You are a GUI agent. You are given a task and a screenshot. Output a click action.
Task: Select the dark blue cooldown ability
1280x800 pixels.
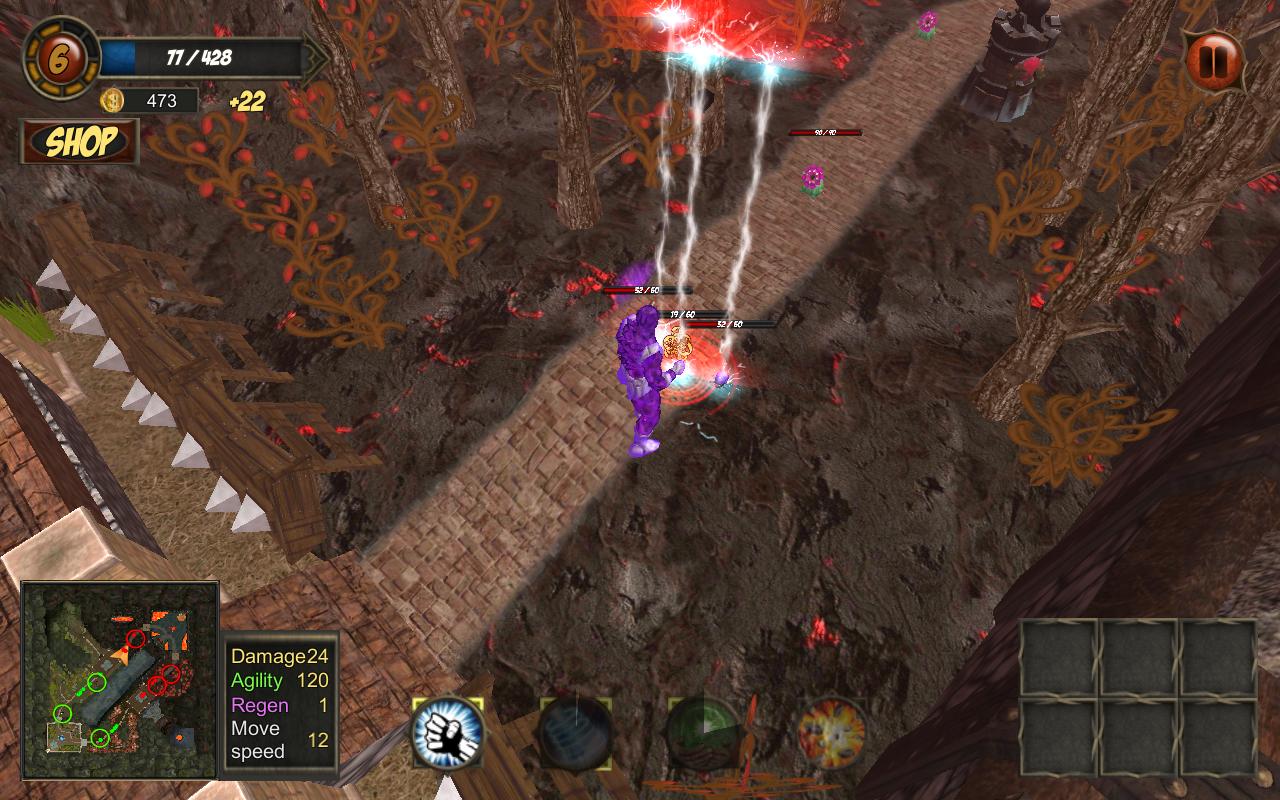[576, 735]
